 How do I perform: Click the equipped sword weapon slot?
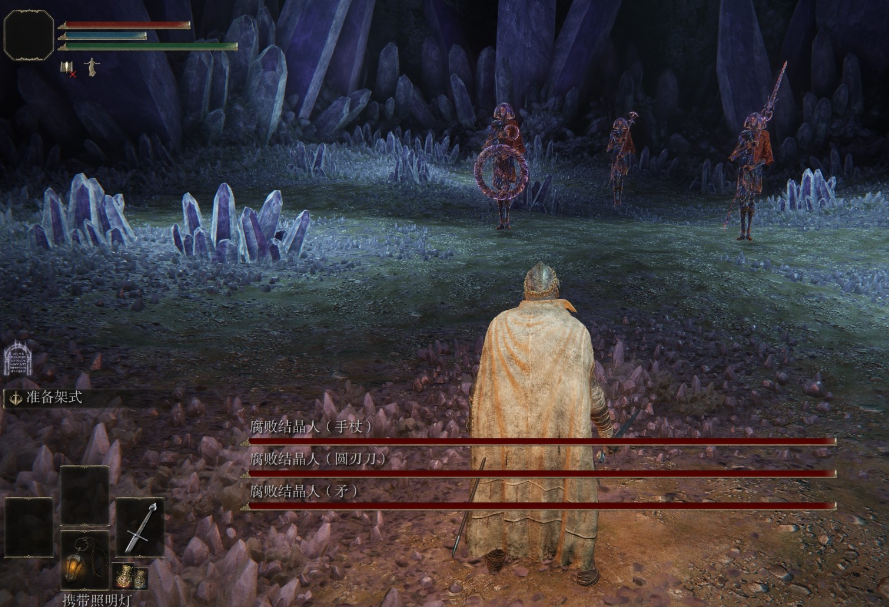point(139,527)
